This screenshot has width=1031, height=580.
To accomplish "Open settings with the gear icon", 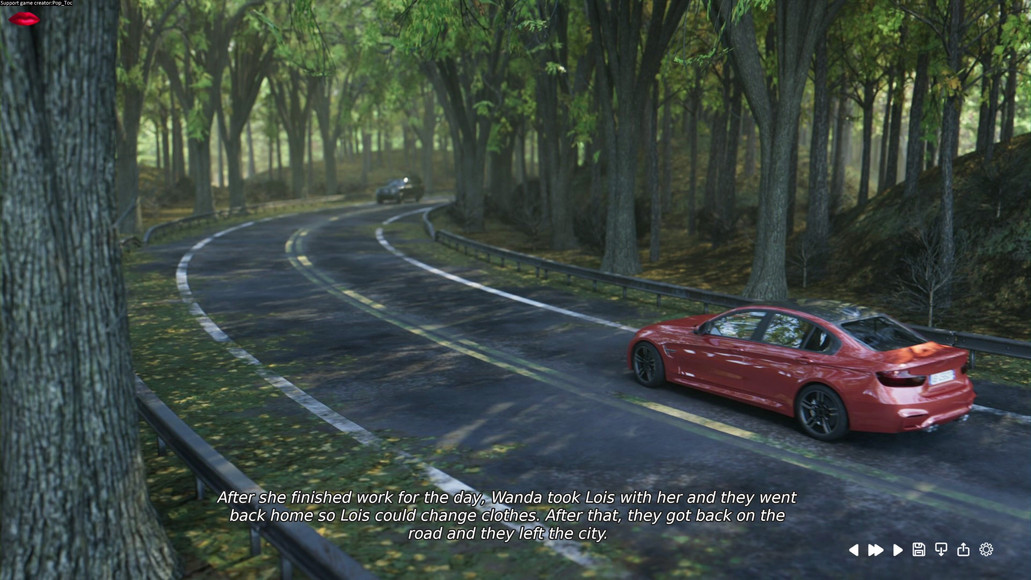I will 986,550.
